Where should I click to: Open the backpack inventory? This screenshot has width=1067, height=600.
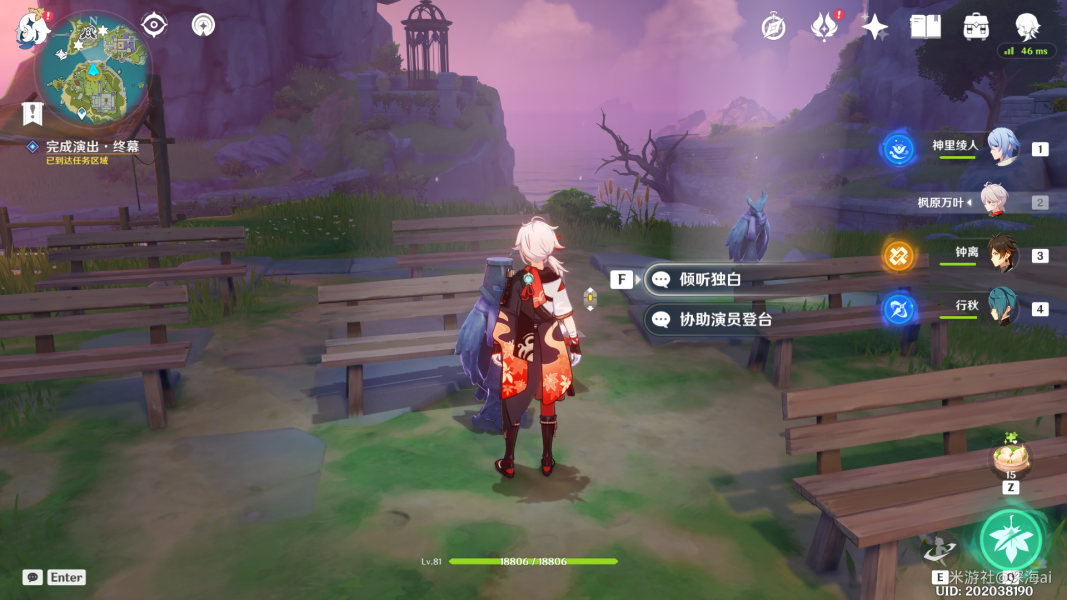[976, 27]
